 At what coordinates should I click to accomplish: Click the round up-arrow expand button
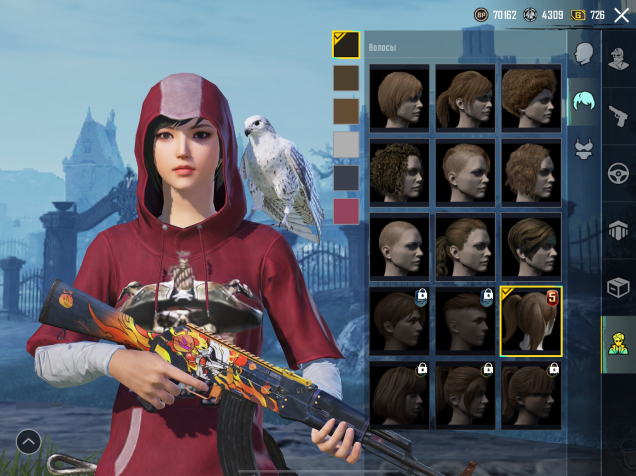coord(28,440)
